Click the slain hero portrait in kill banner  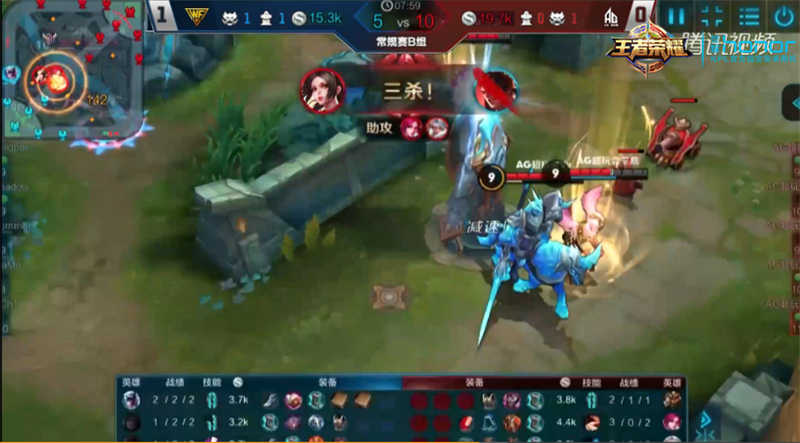(x=494, y=90)
